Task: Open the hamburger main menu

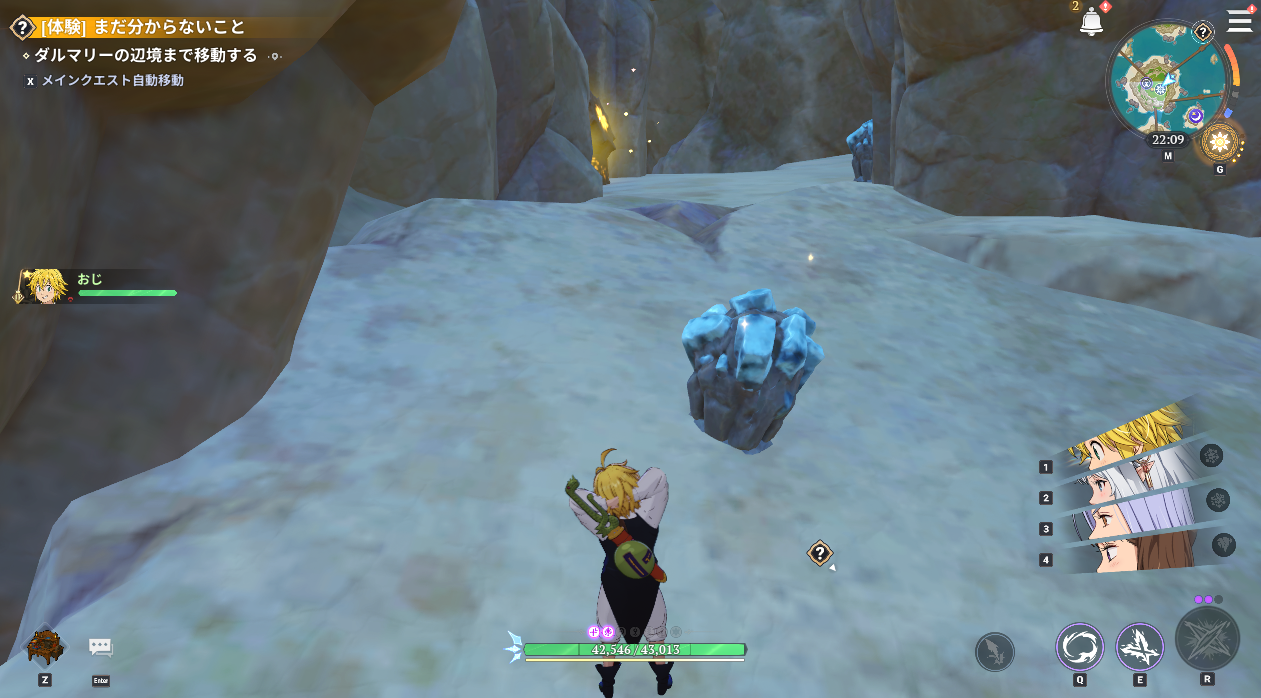Action: 1239,21
